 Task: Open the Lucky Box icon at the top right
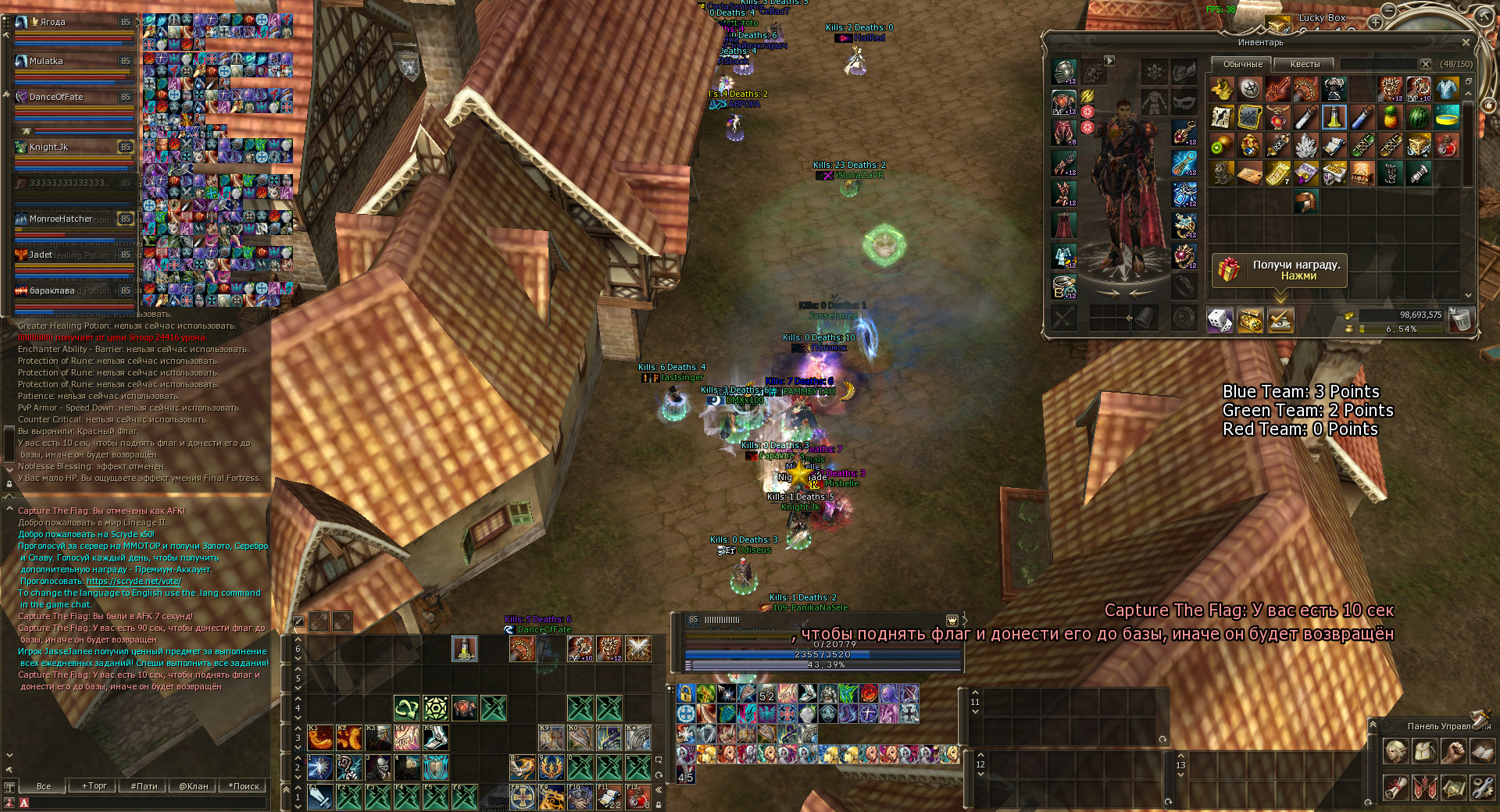(1278, 22)
